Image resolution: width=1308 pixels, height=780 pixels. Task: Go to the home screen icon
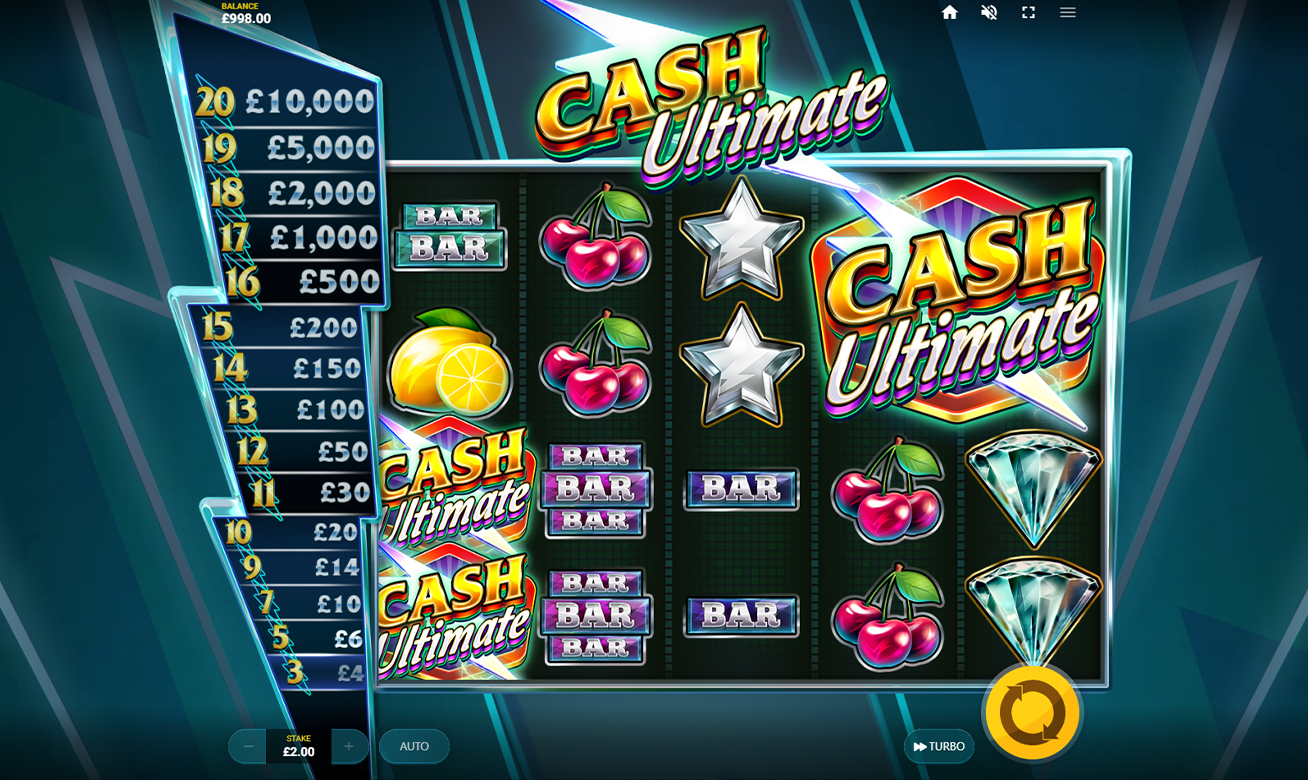tap(950, 12)
